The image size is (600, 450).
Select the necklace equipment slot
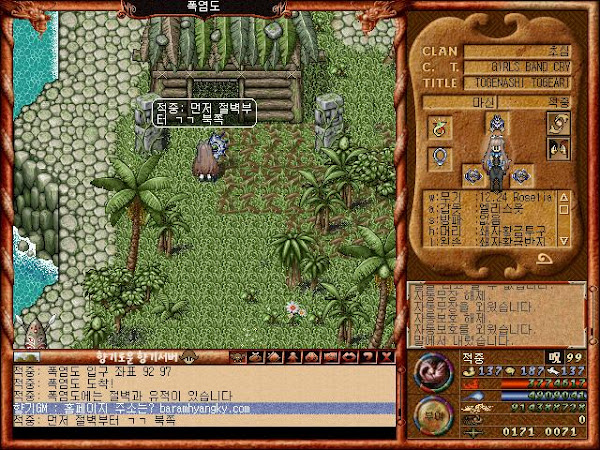click(x=439, y=127)
